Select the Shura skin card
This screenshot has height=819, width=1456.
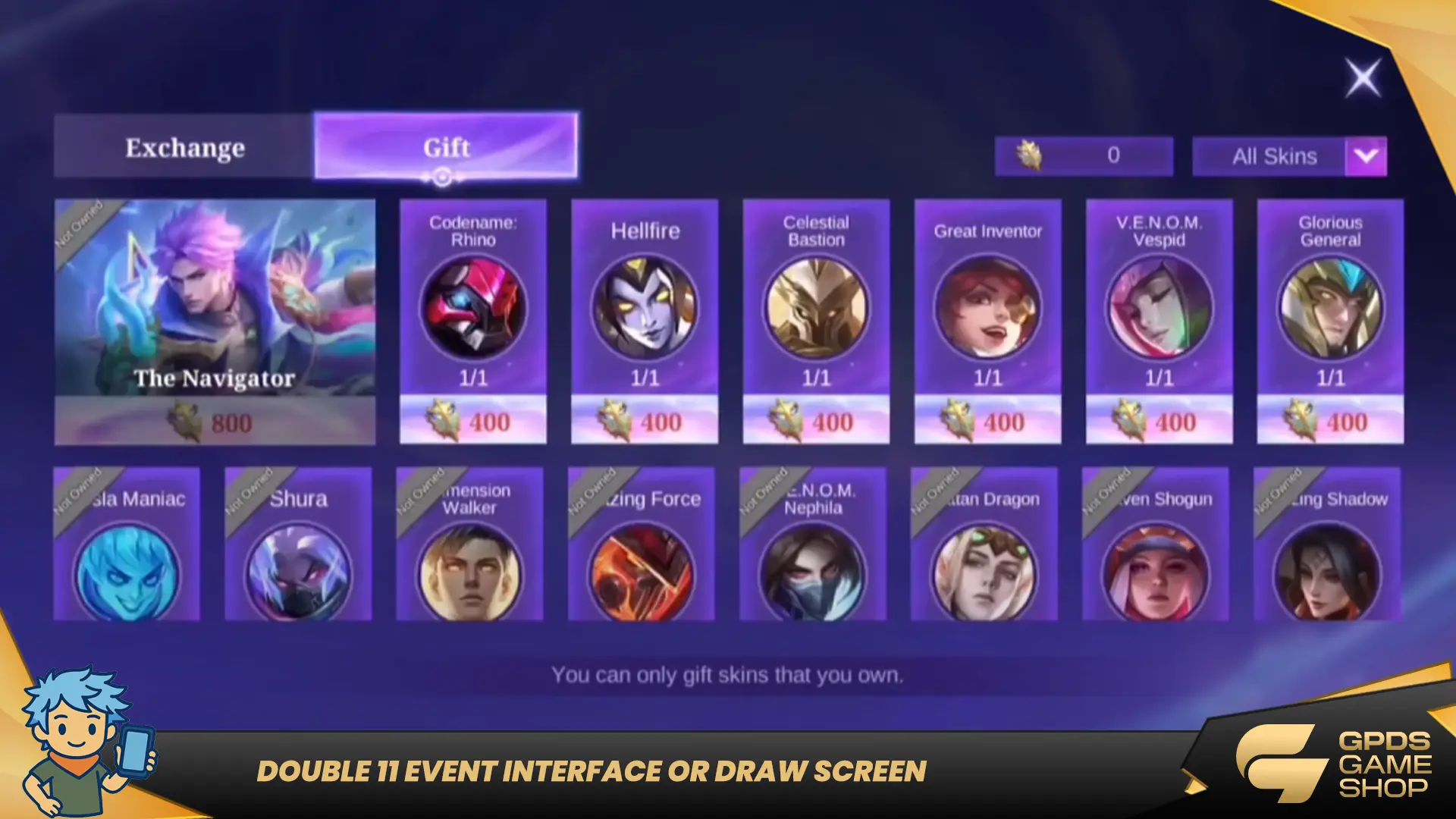[x=298, y=544]
